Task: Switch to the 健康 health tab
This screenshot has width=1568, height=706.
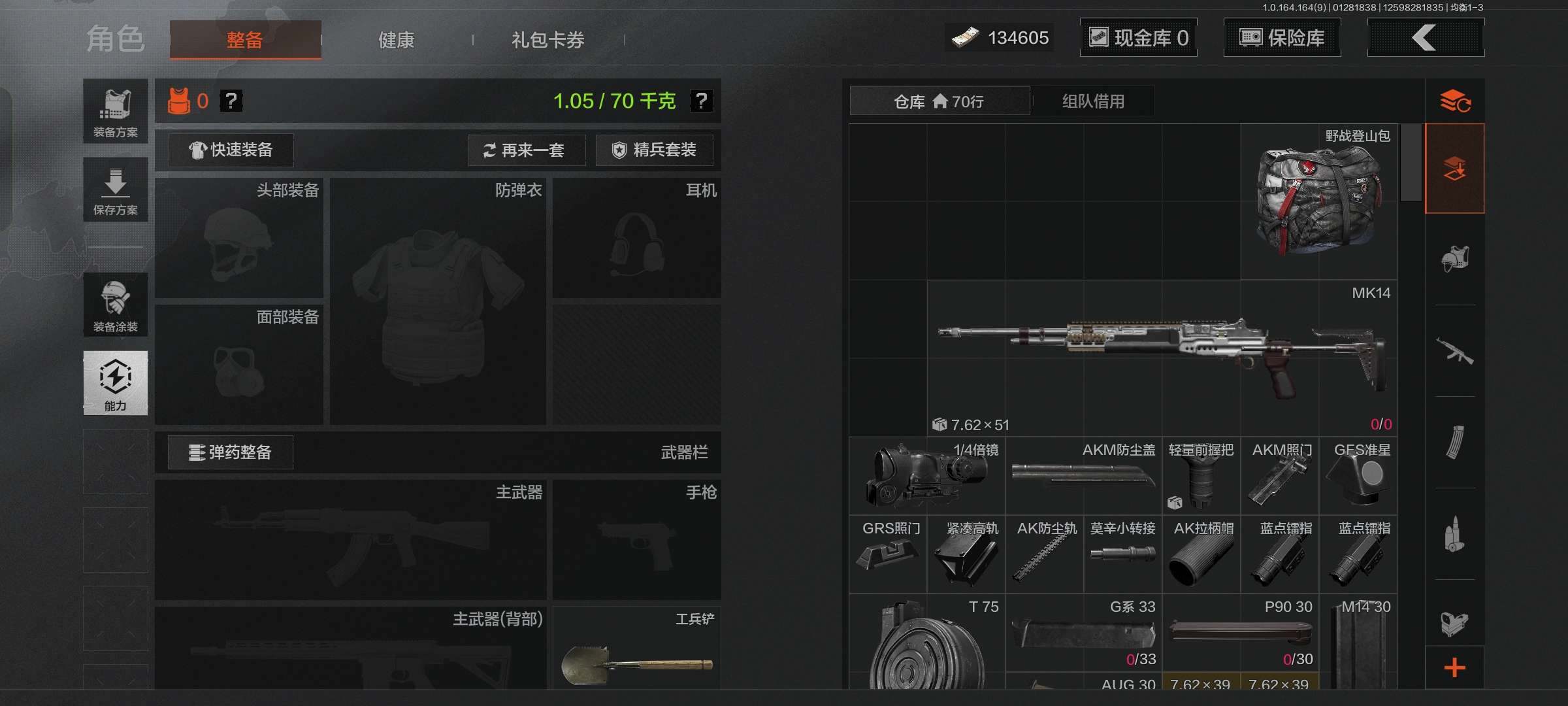Action: (x=395, y=39)
